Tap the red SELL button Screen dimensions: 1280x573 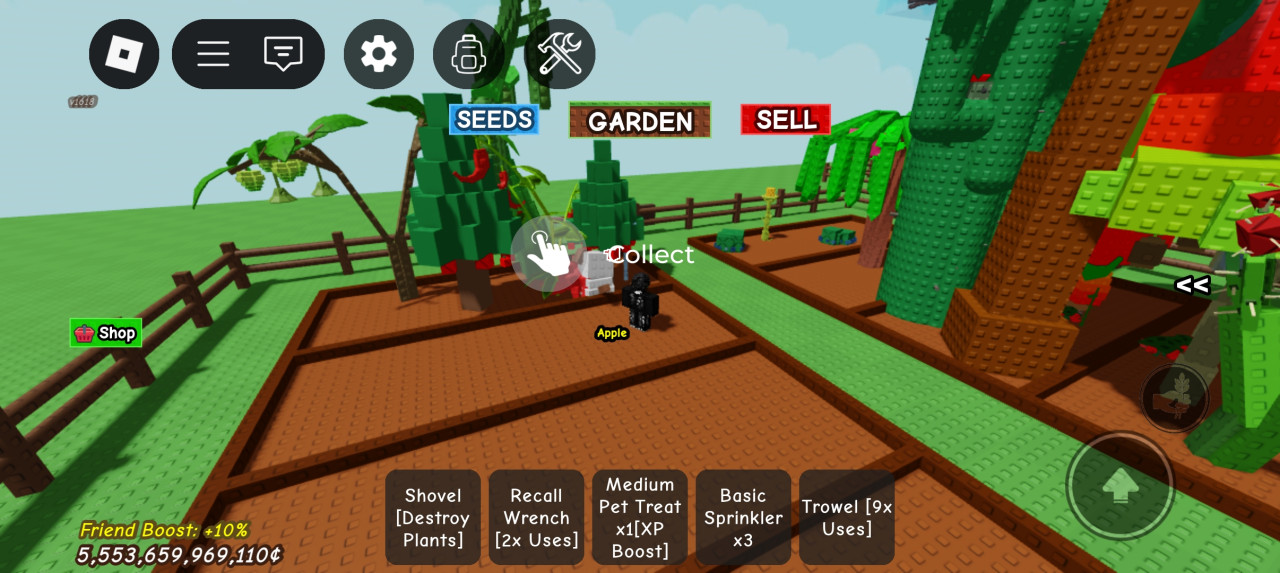[786, 119]
